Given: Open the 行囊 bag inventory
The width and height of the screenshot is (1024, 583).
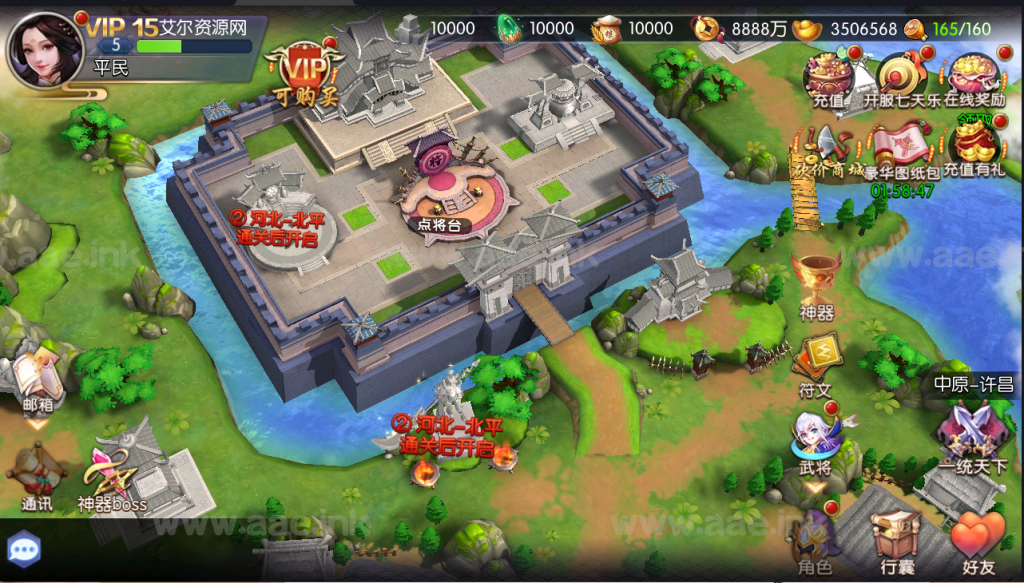Looking at the screenshot, I should point(896,540).
